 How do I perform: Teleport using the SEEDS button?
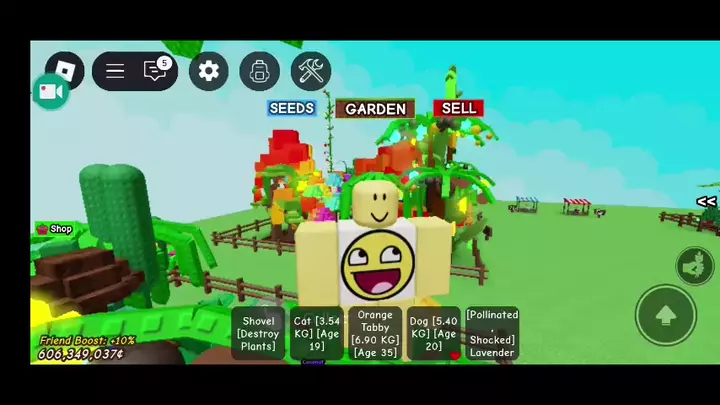[292, 108]
